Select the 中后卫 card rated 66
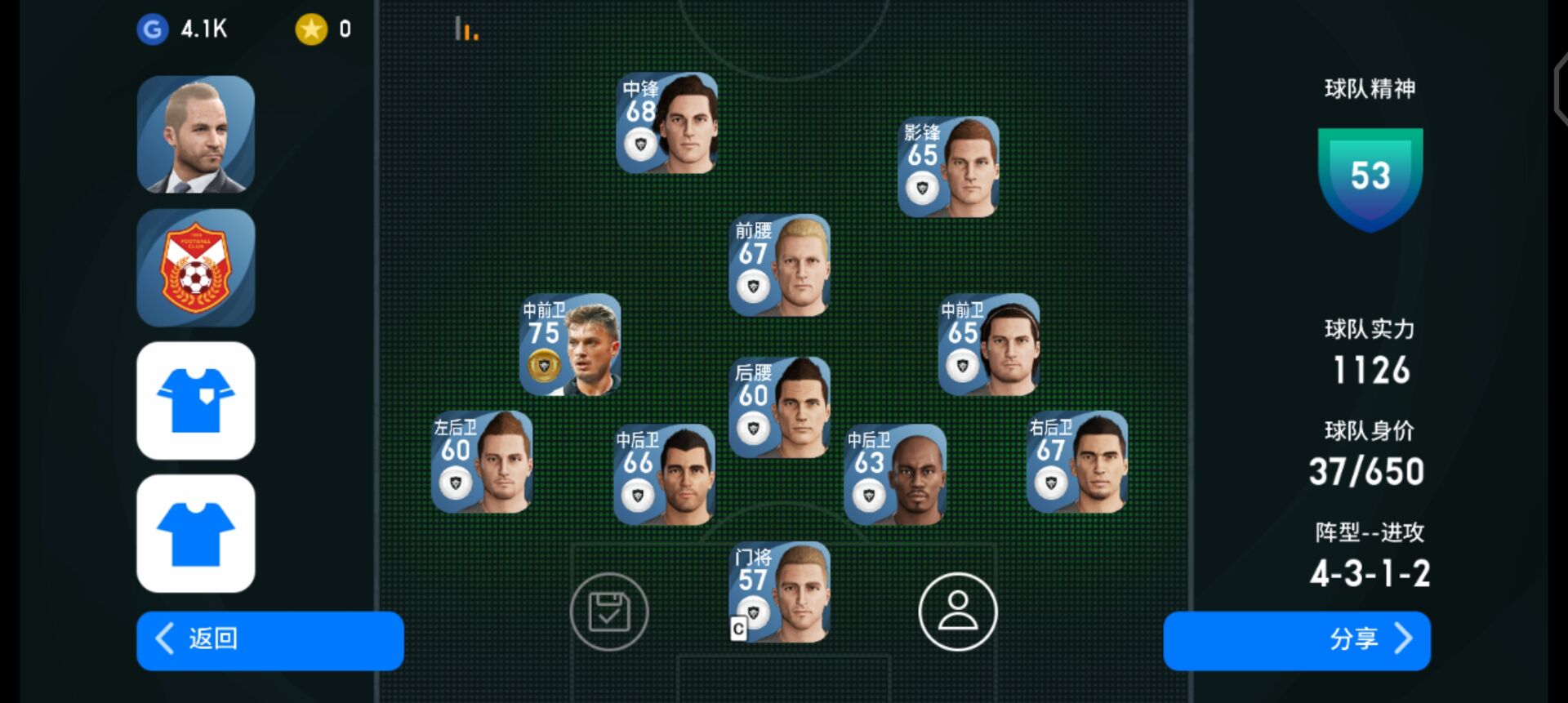This screenshot has height=703, width=1568. pos(664,474)
